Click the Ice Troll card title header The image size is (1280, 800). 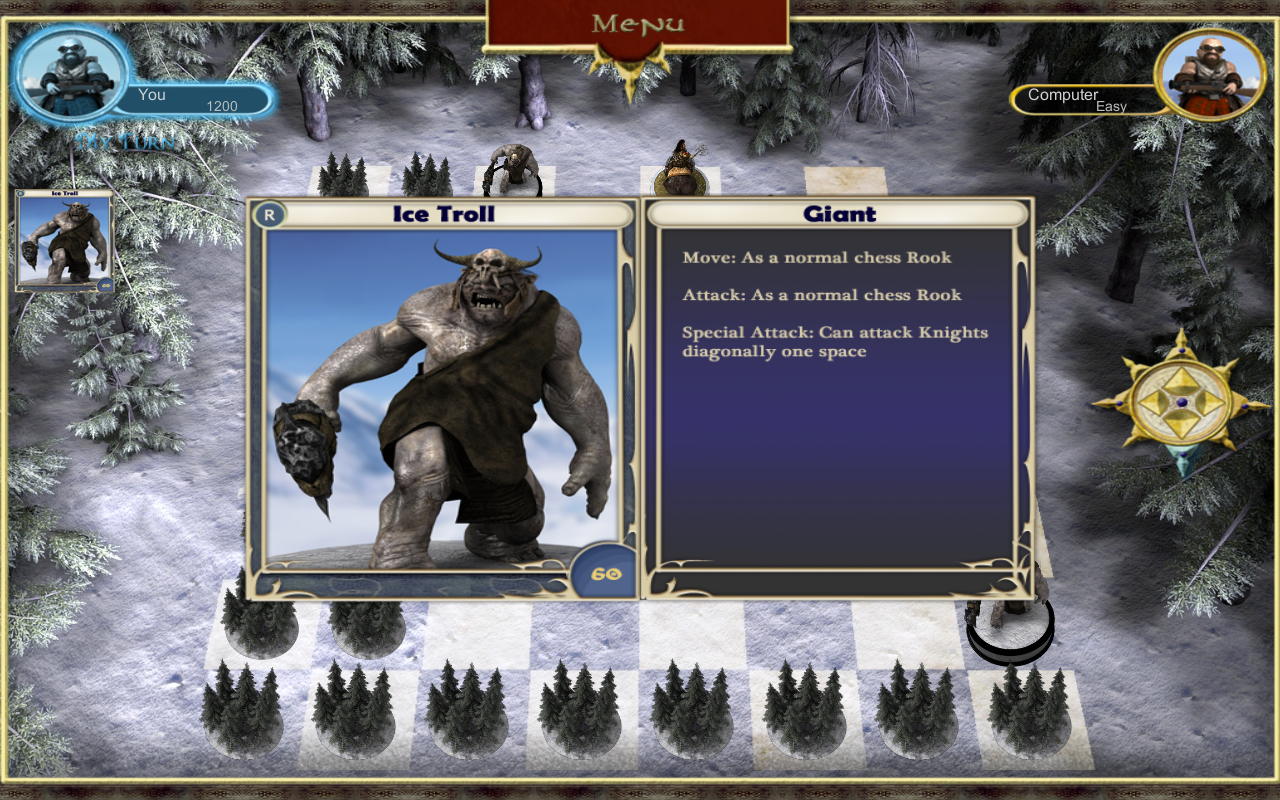pyautogui.click(x=443, y=213)
